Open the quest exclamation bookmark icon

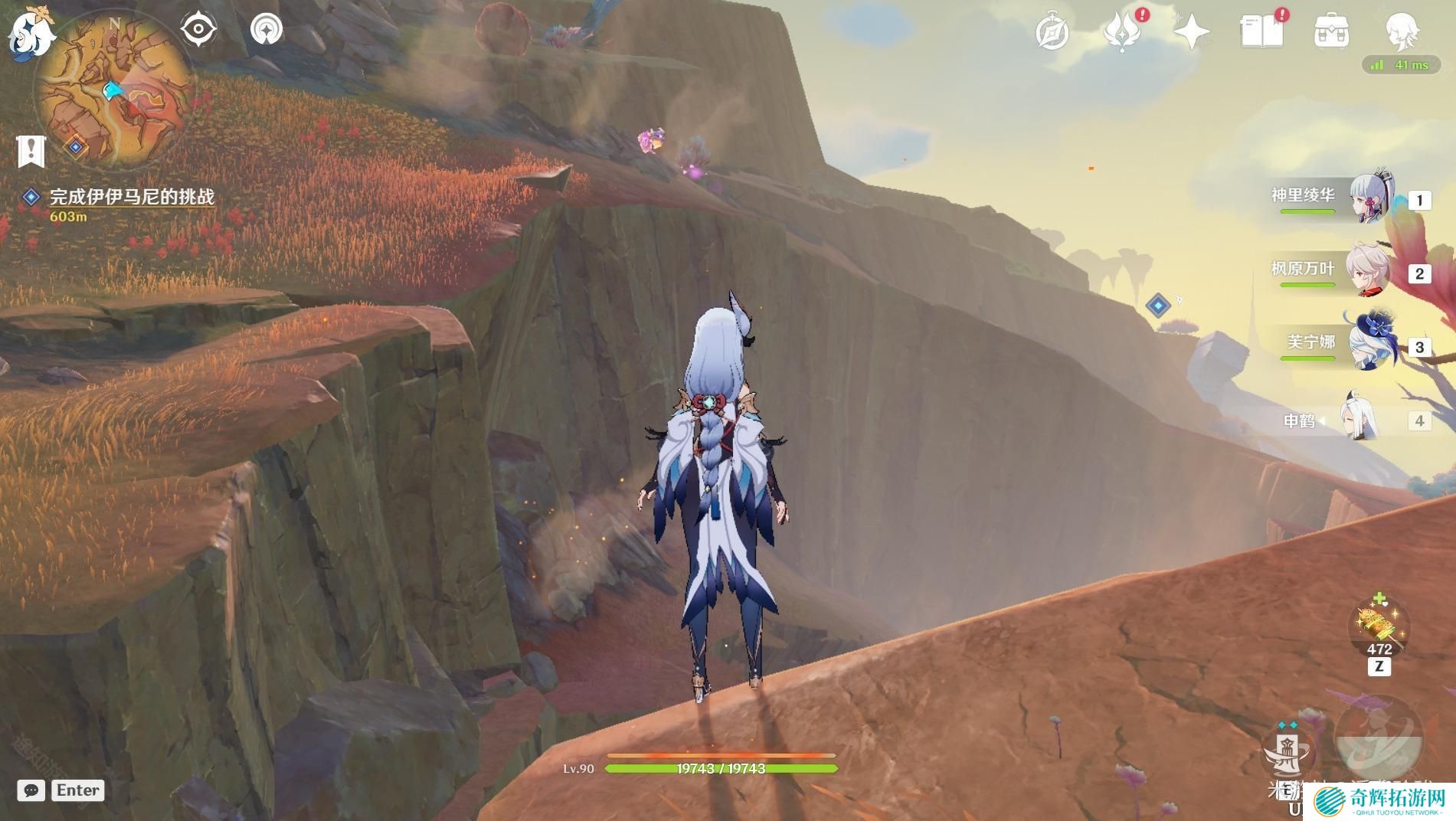pyautogui.click(x=31, y=150)
